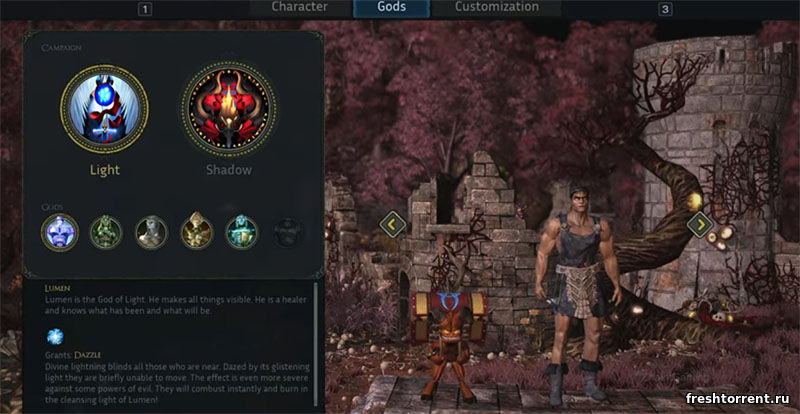Choose the Light campaign emblem
The image size is (800, 414).
[104, 109]
